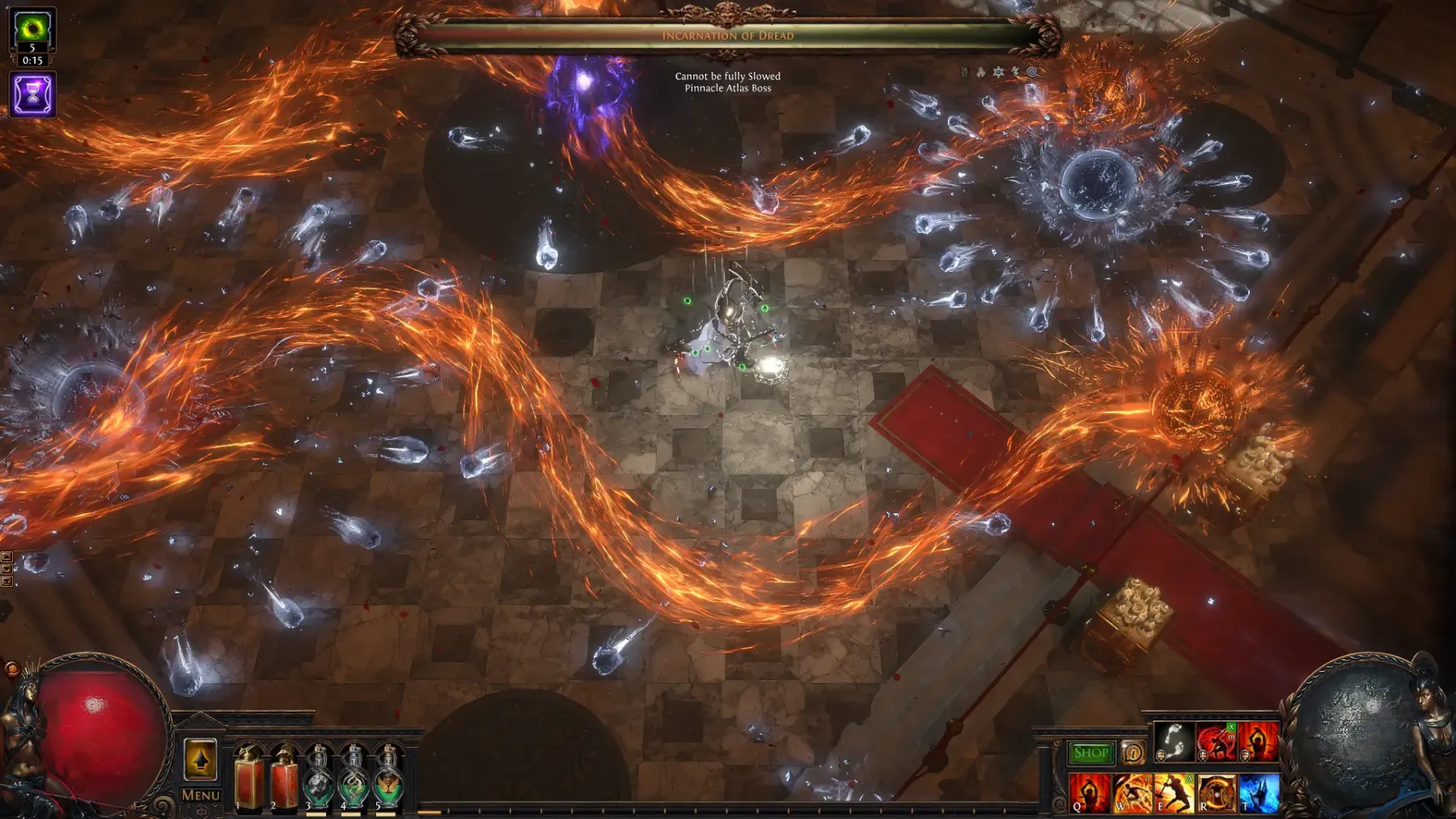Use the first red life flask
Viewport: 1456px width, 819px height.
(248, 779)
